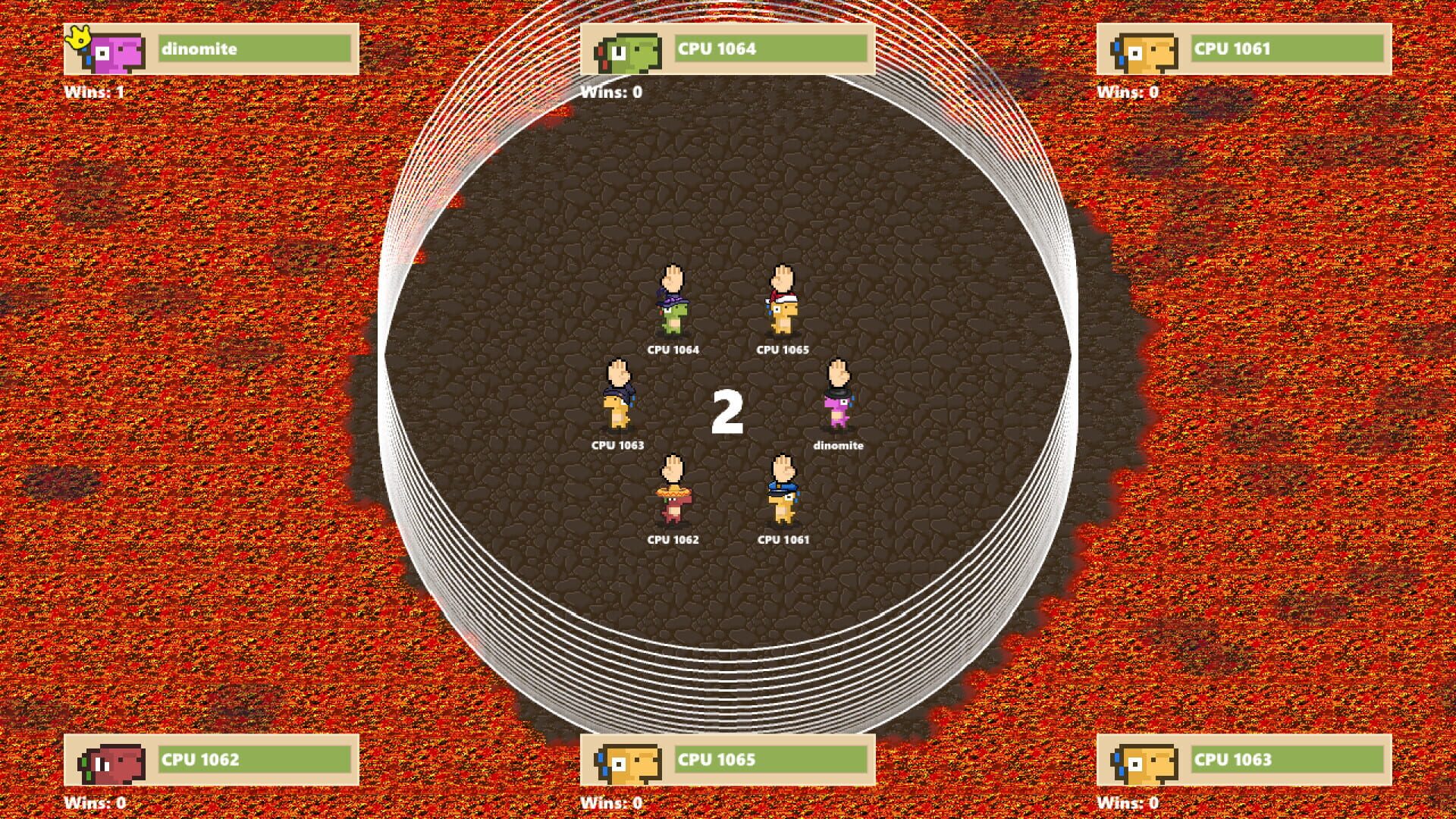Click the wizard-hat dino labeled CPU 1064
Viewport: 1456px width, 819px height.
[x=673, y=315]
